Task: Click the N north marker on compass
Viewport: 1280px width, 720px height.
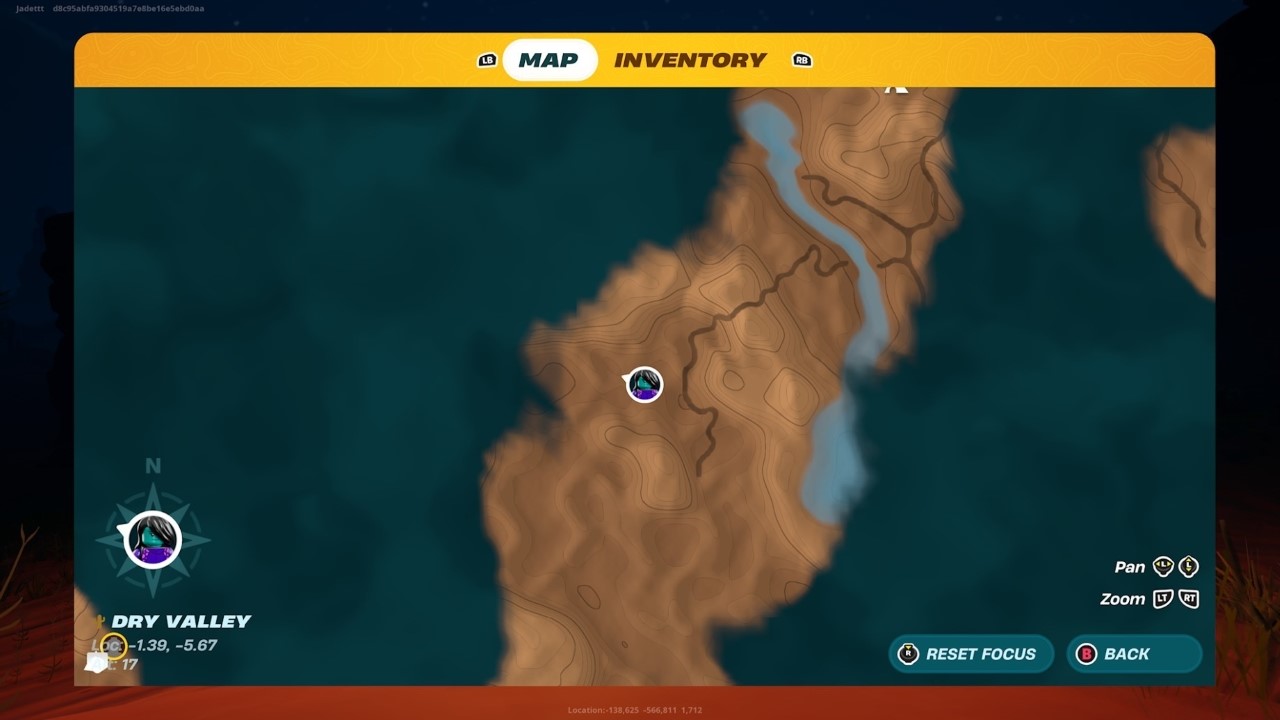Action: [x=152, y=466]
